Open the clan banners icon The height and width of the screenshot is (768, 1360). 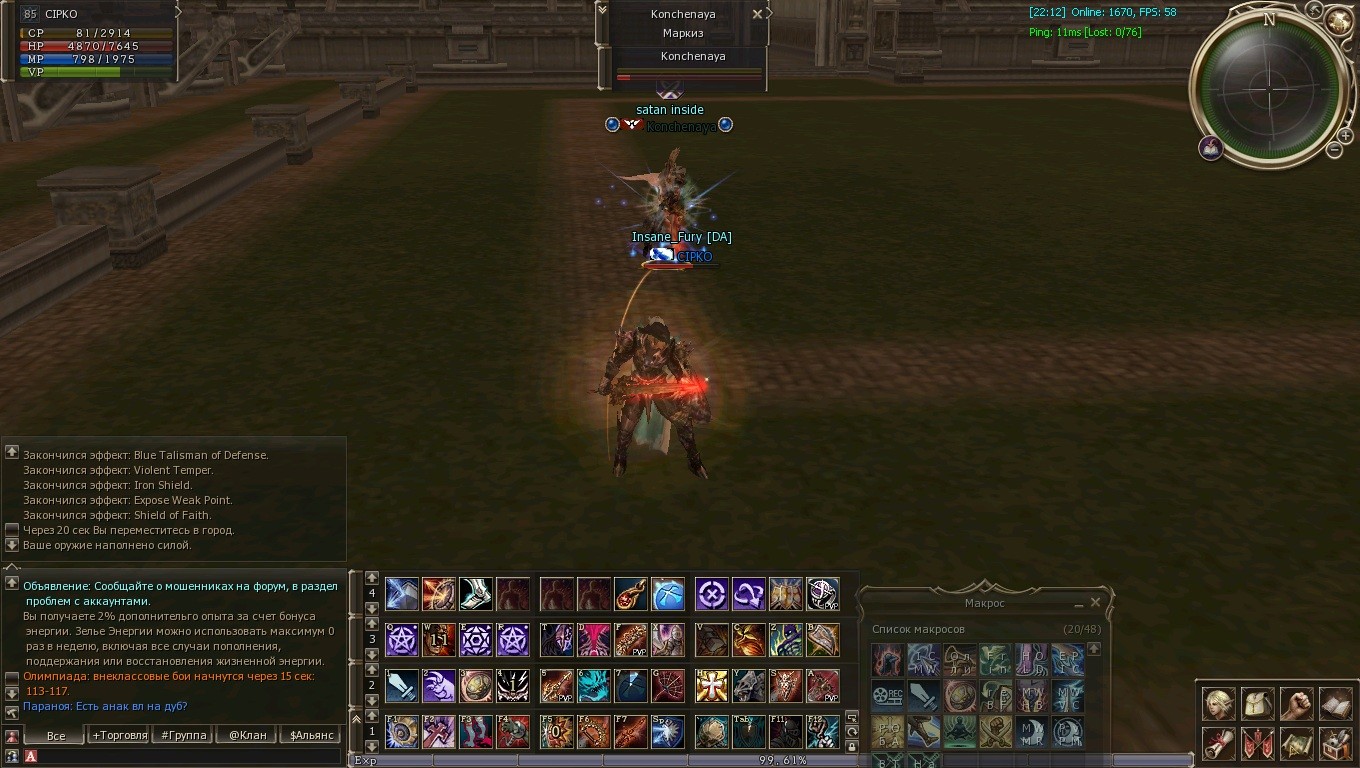(x=1257, y=743)
